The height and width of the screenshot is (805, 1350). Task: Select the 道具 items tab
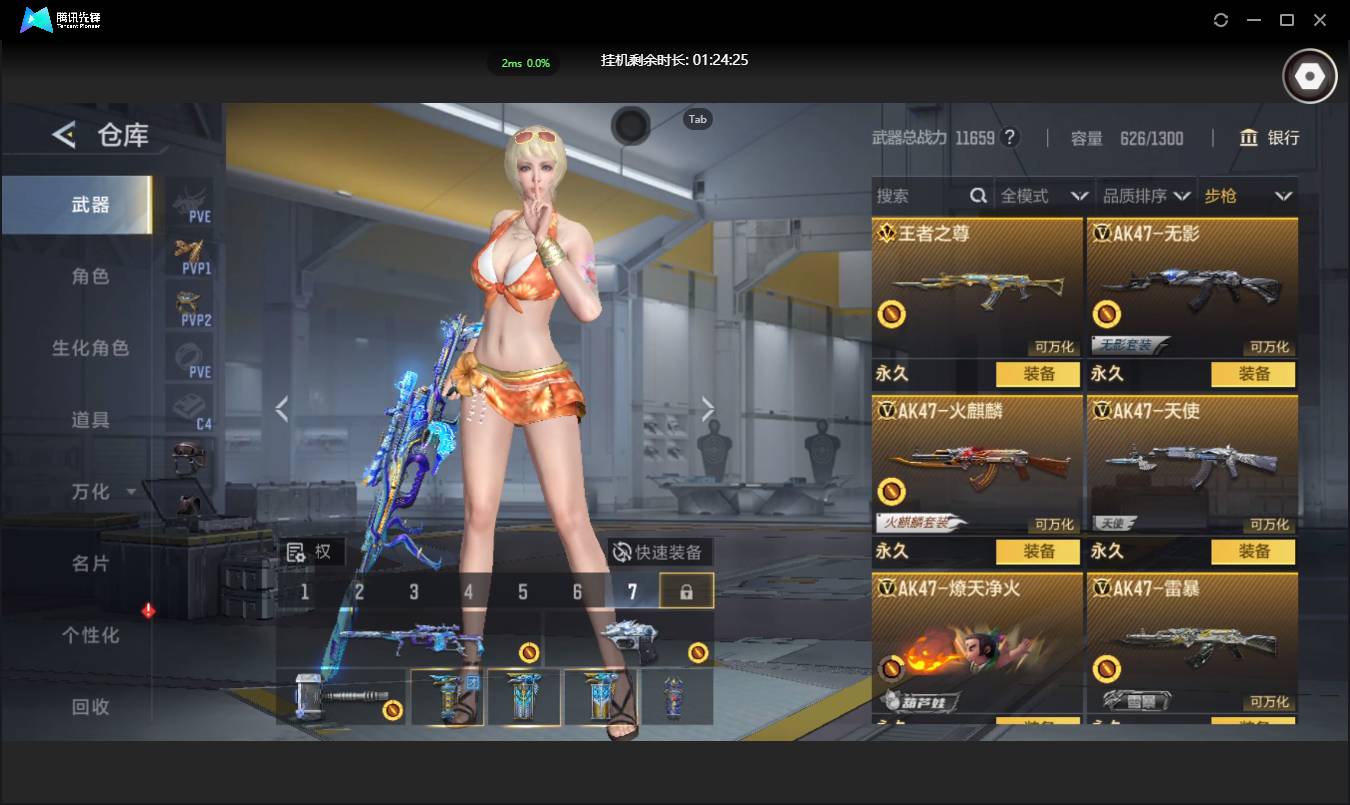[x=90, y=420]
